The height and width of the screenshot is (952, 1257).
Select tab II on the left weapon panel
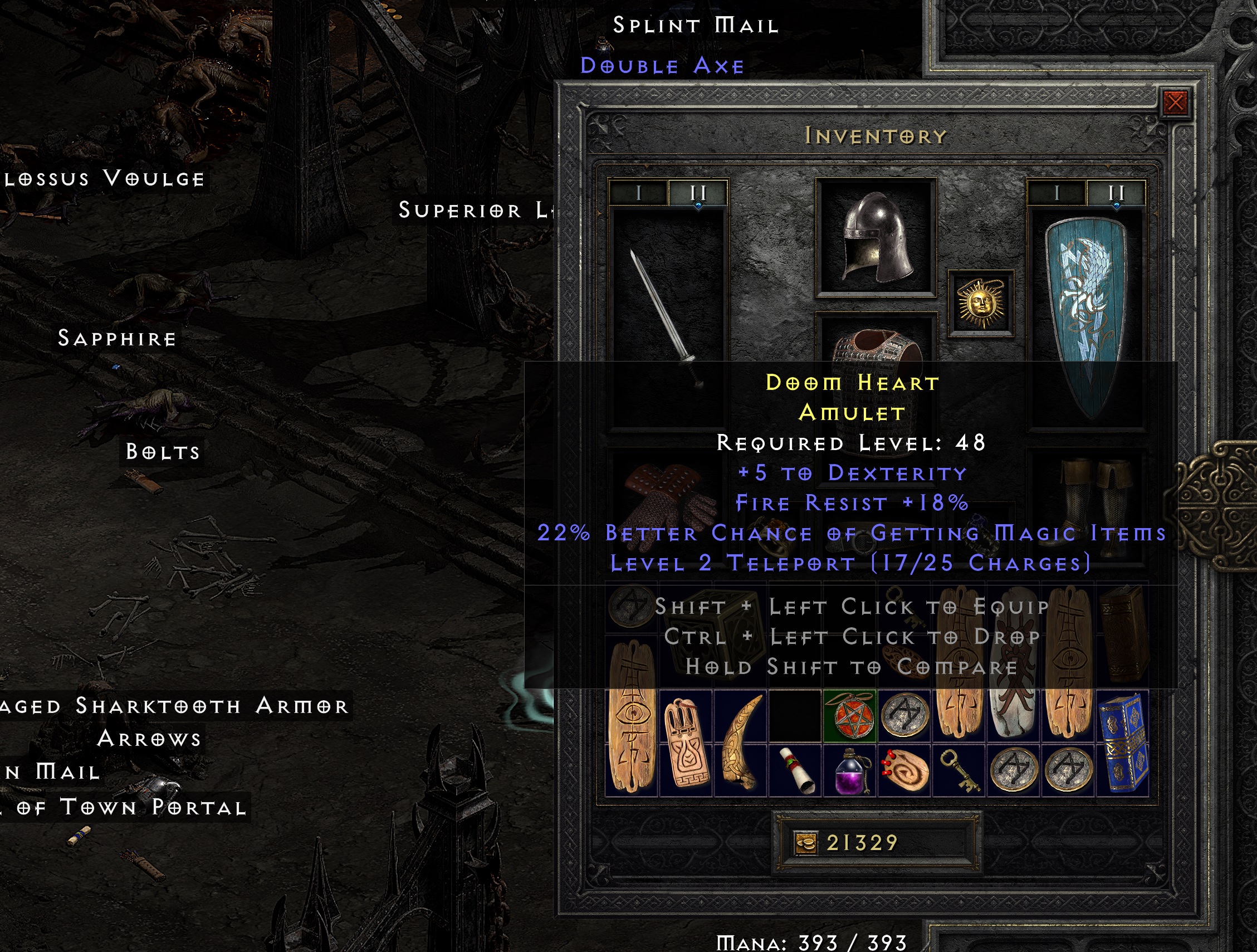pyautogui.click(x=698, y=192)
